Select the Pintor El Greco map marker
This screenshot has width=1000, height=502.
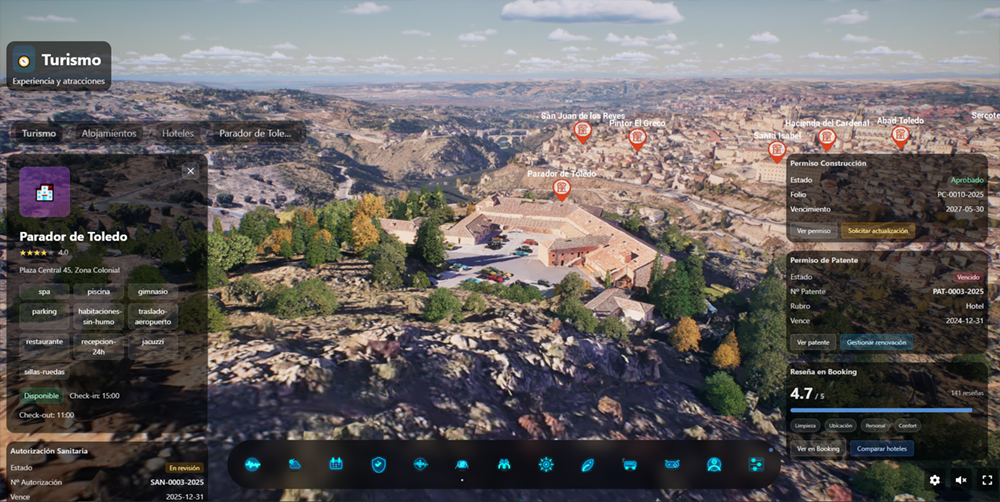pyautogui.click(x=637, y=139)
